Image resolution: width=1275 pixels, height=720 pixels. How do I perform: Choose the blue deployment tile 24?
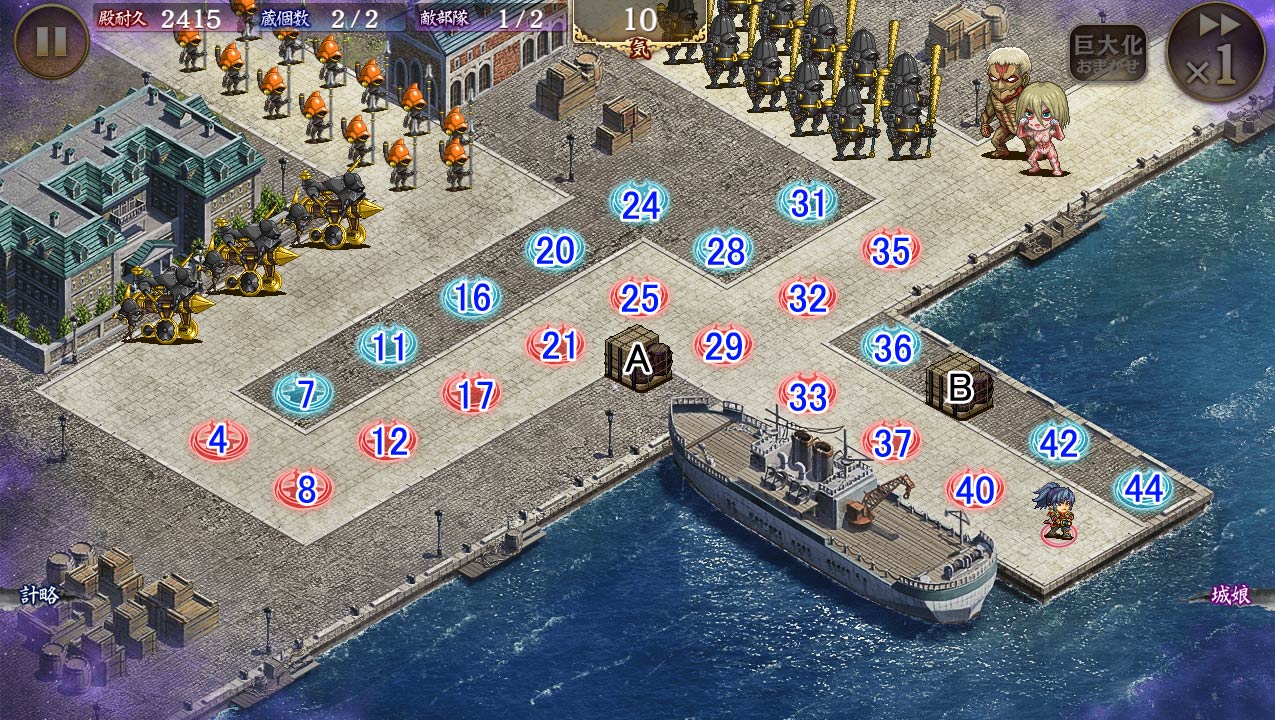point(641,204)
